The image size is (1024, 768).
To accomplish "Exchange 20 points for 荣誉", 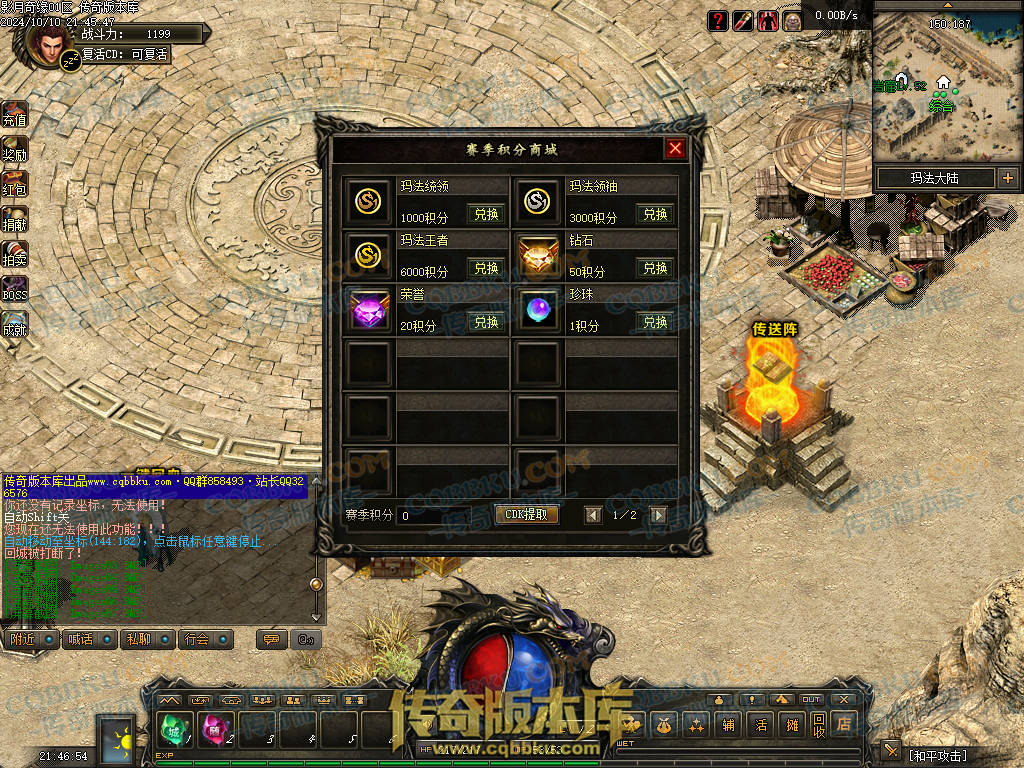I will (486, 322).
